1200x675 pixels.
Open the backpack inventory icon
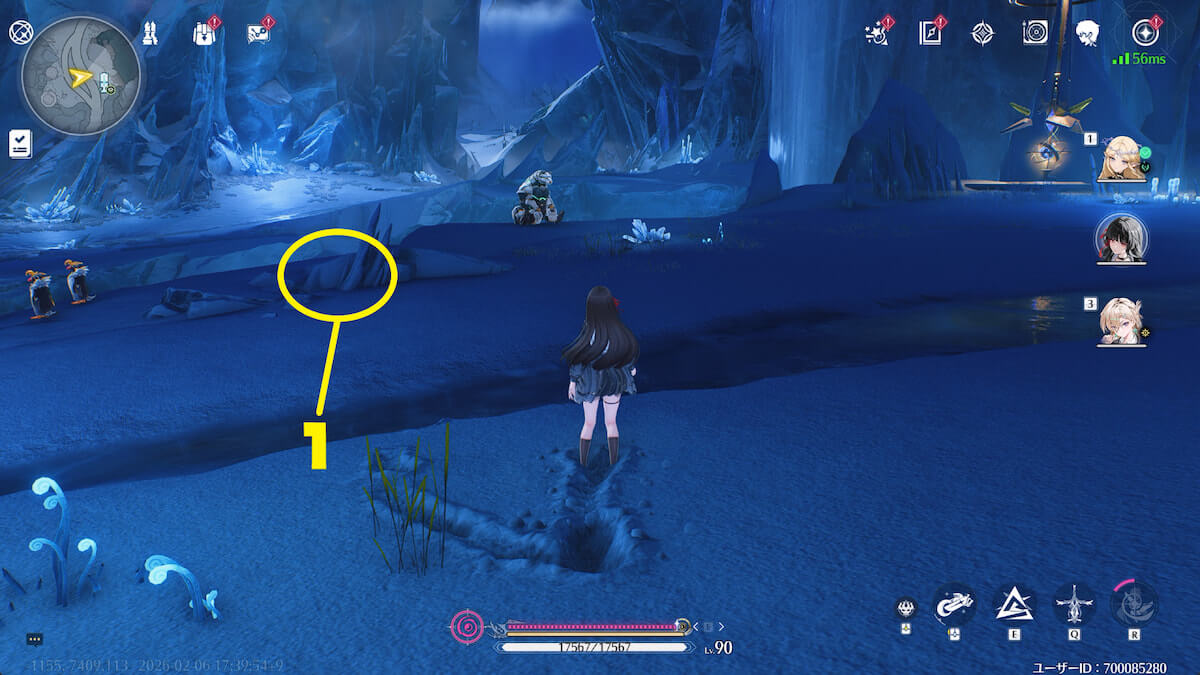203,34
